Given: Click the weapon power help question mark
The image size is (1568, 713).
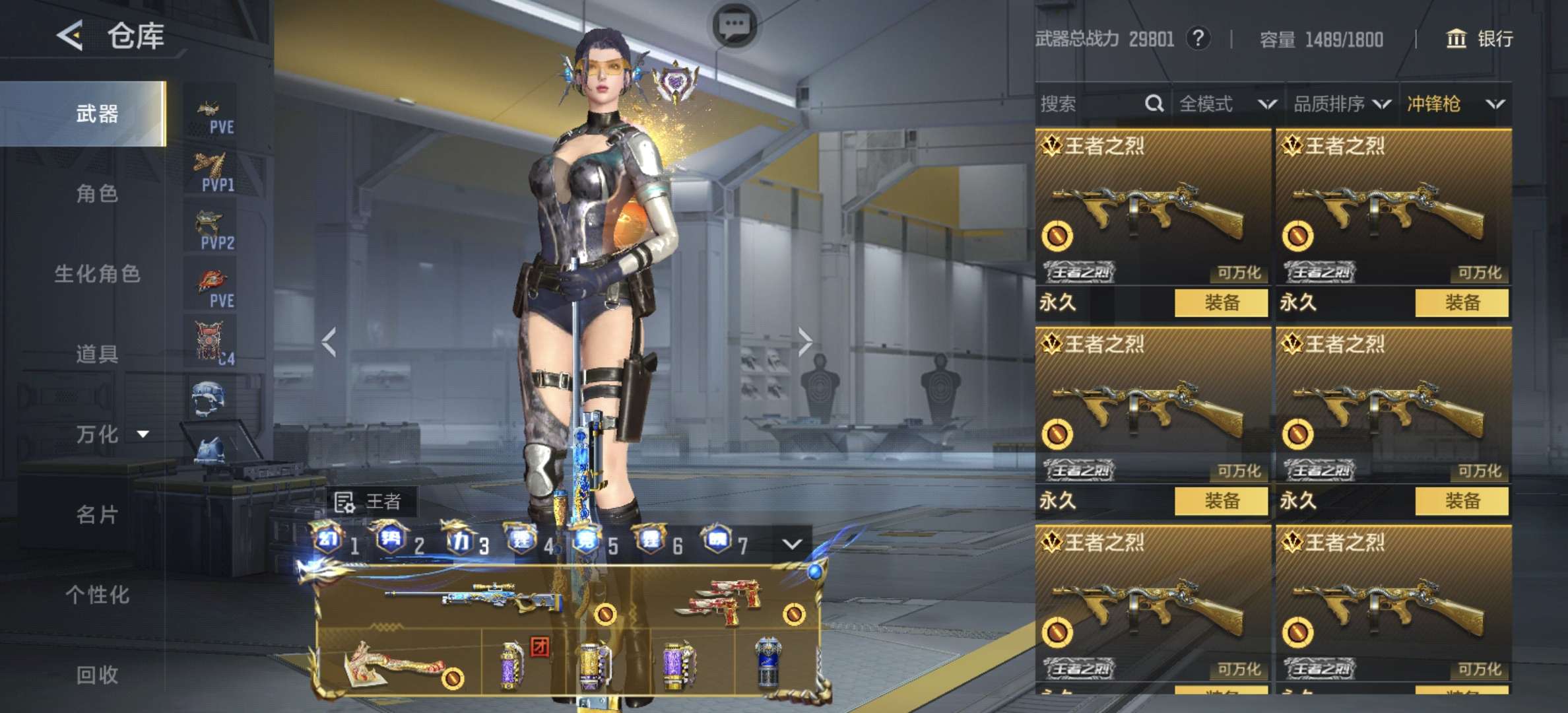Looking at the screenshot, I should [x=1198, y=39].
